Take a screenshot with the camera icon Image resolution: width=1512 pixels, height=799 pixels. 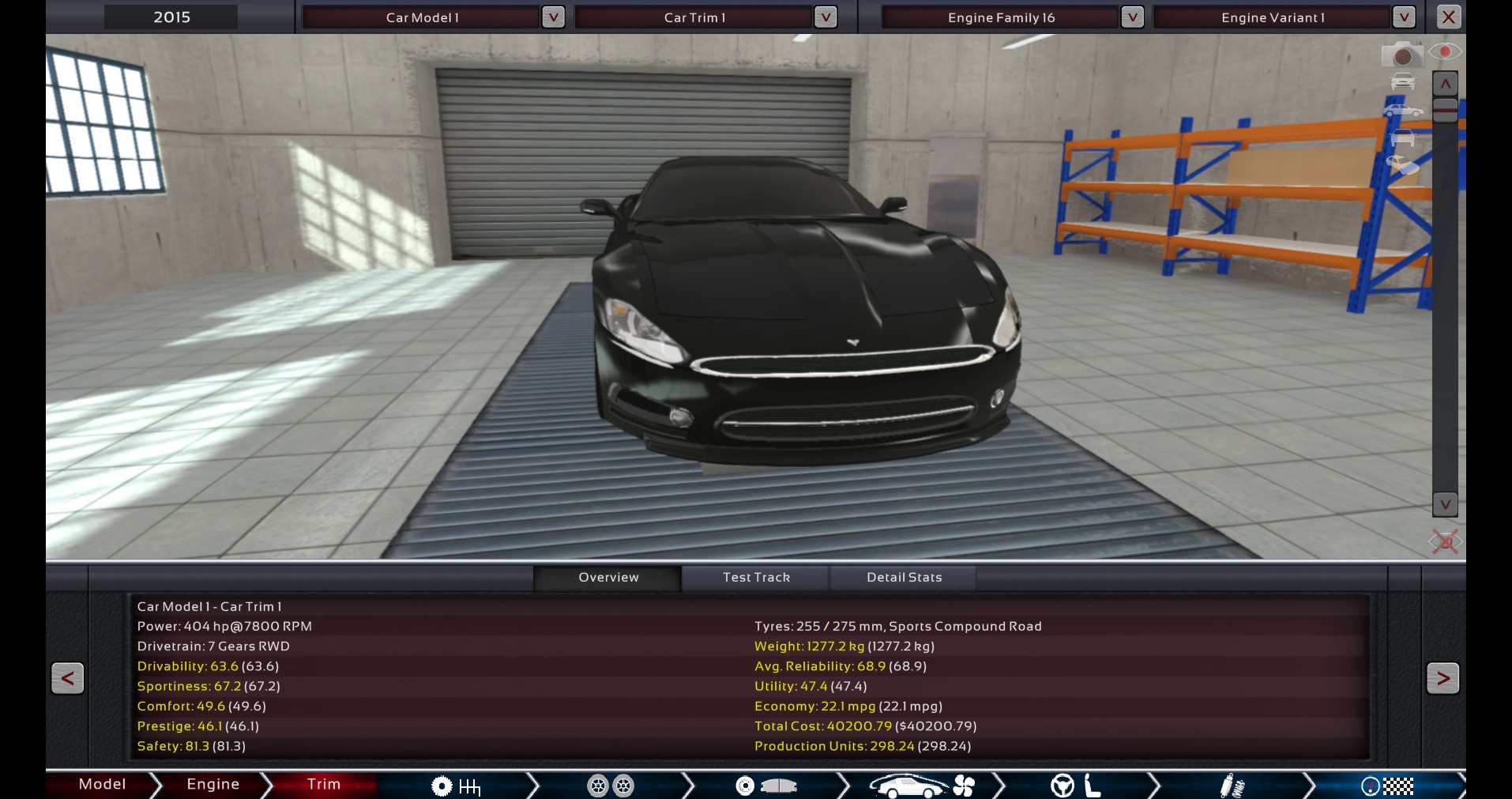(1401, 55)
